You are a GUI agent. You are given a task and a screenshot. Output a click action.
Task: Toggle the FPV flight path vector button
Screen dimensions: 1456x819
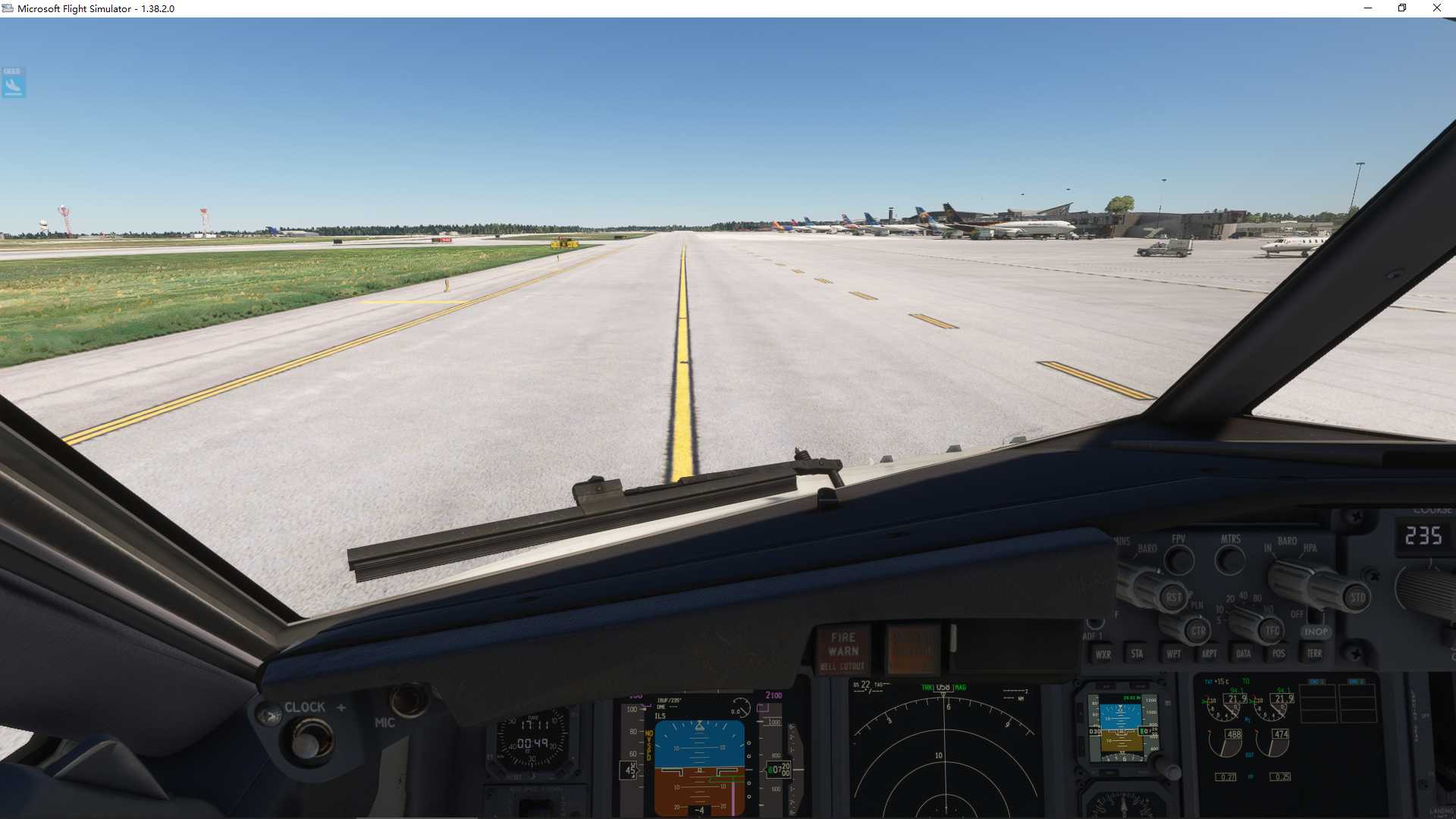1178,561
